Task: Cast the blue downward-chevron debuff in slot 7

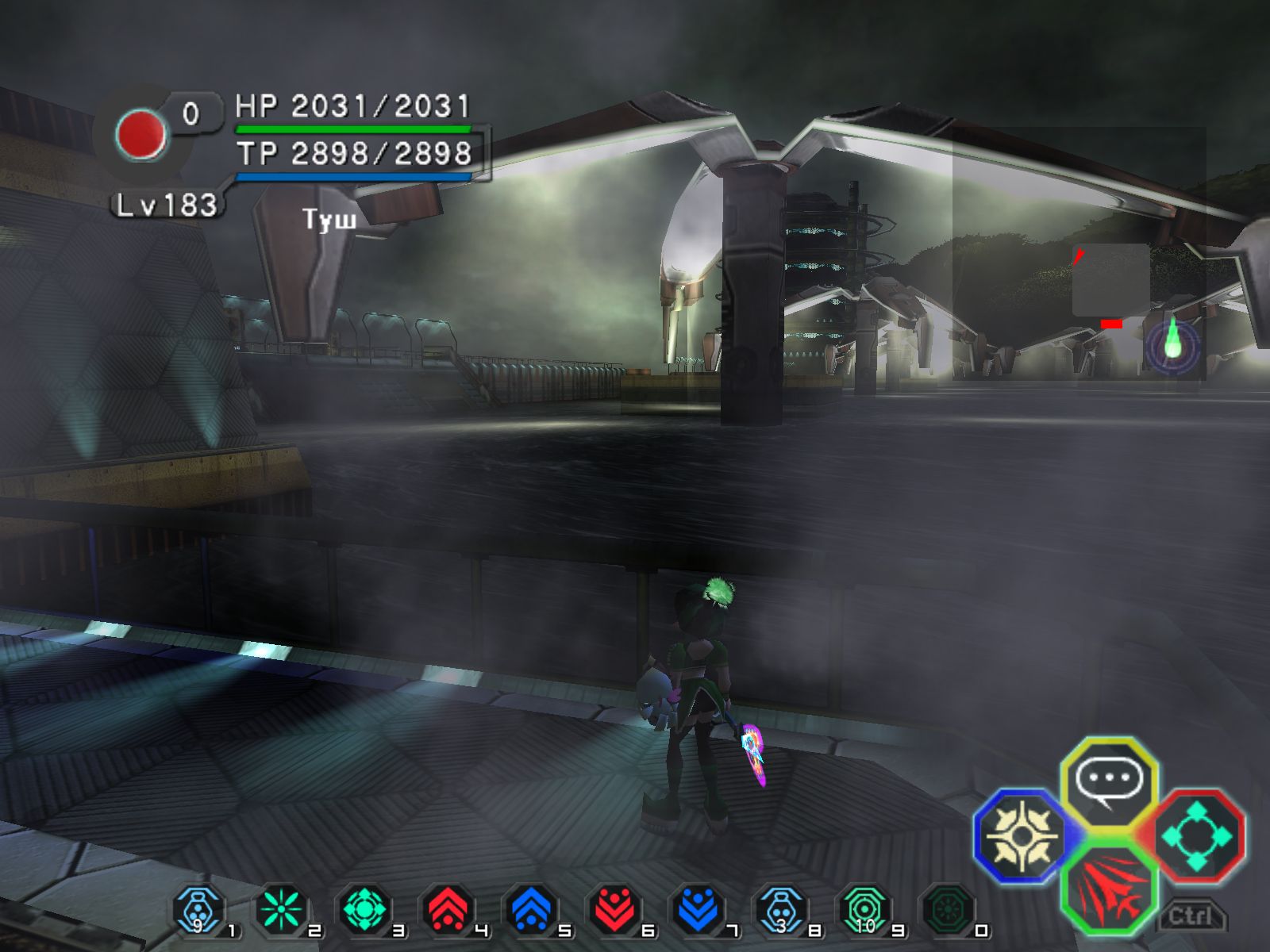Action: (698, 911)
